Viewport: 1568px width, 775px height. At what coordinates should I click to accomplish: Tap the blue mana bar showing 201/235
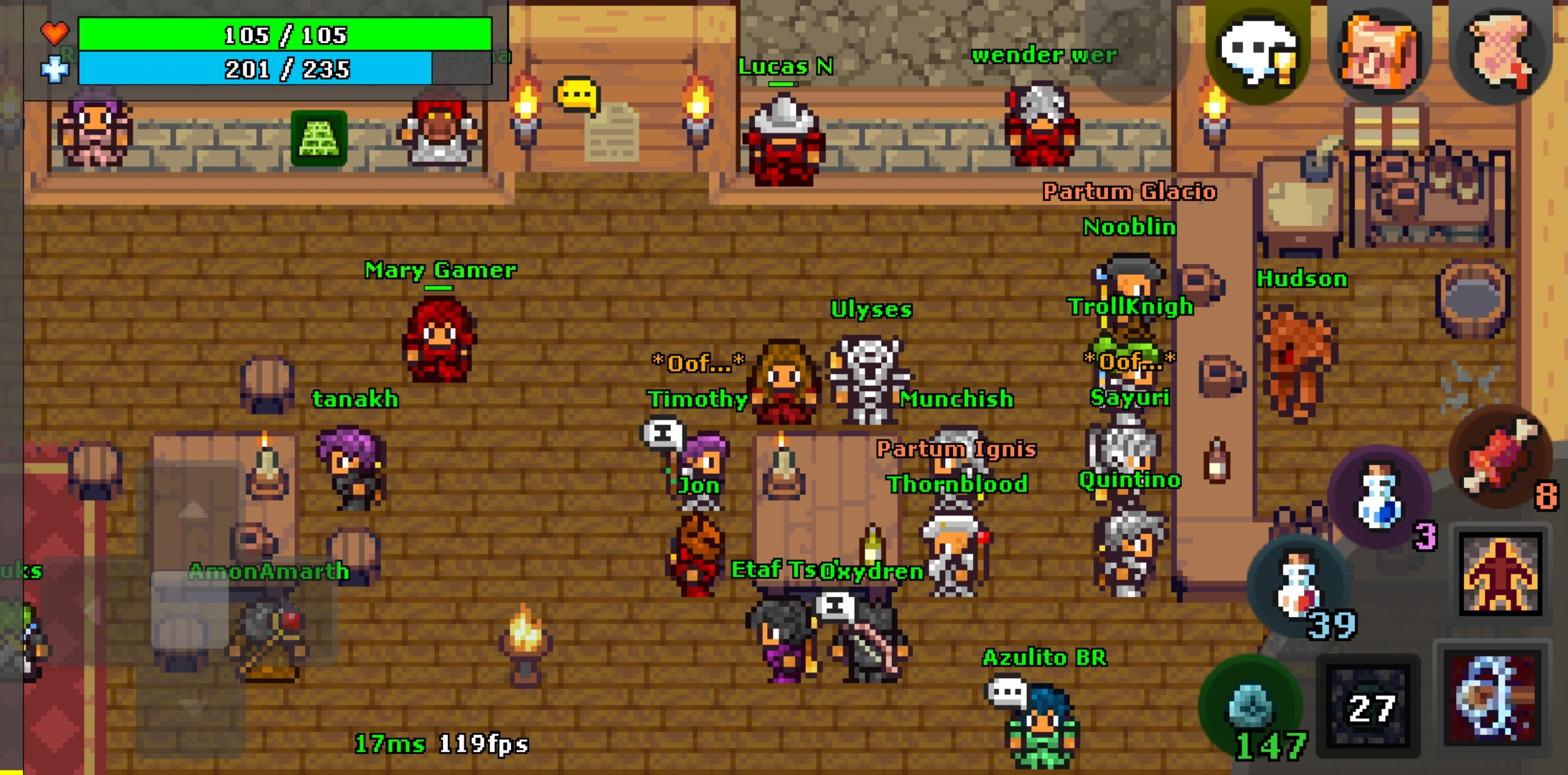pyautogui.click(x=286, y=70)
